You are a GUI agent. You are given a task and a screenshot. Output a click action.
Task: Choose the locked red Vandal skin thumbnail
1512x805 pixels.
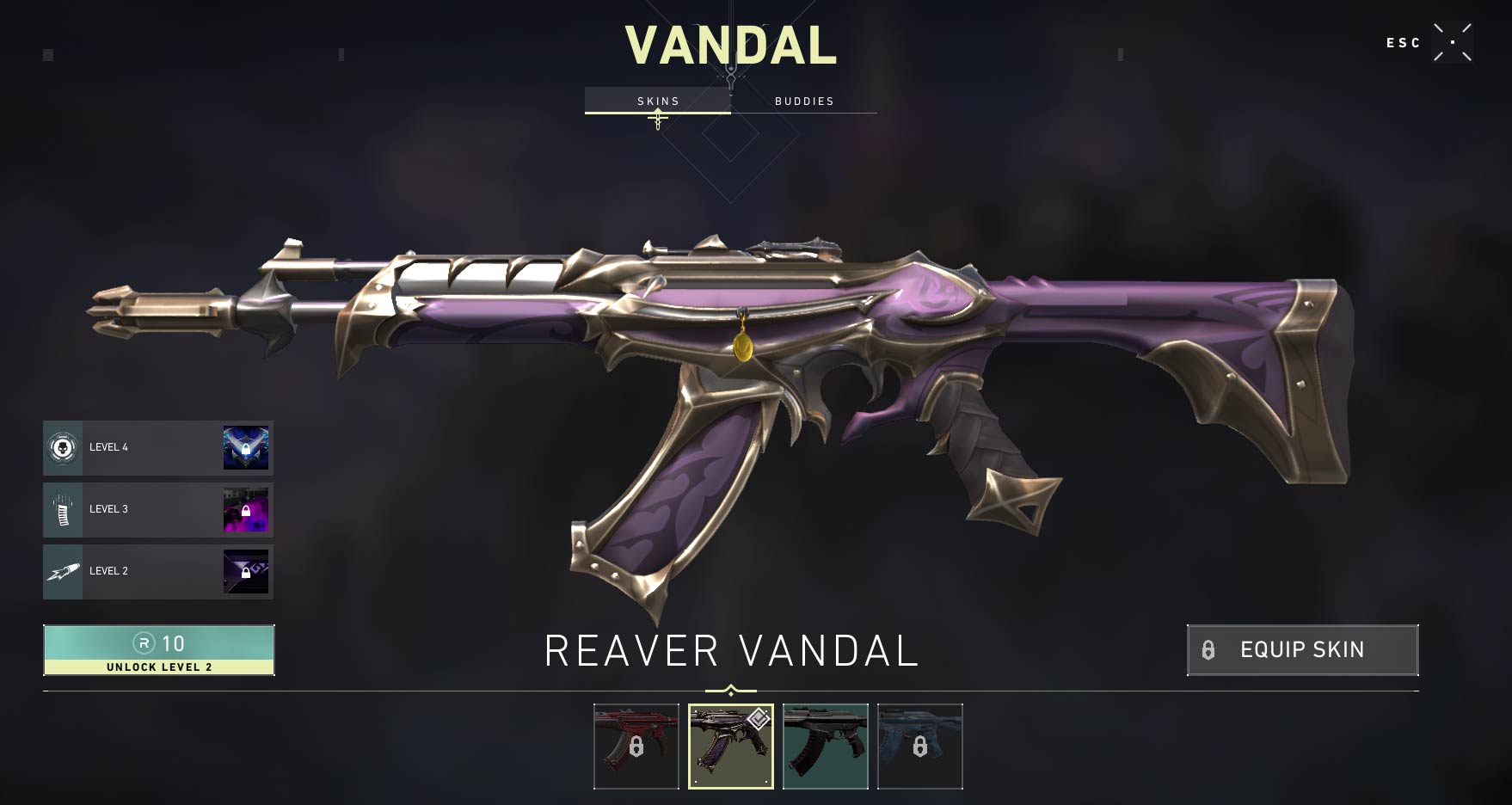tap(636, 747)
